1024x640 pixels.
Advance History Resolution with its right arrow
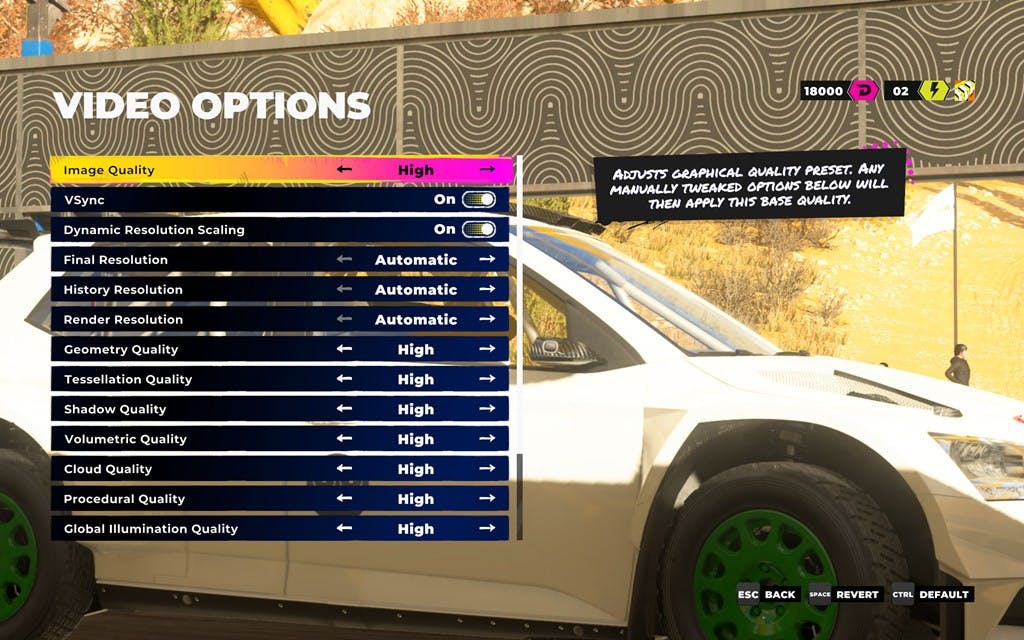pos(487,290)
